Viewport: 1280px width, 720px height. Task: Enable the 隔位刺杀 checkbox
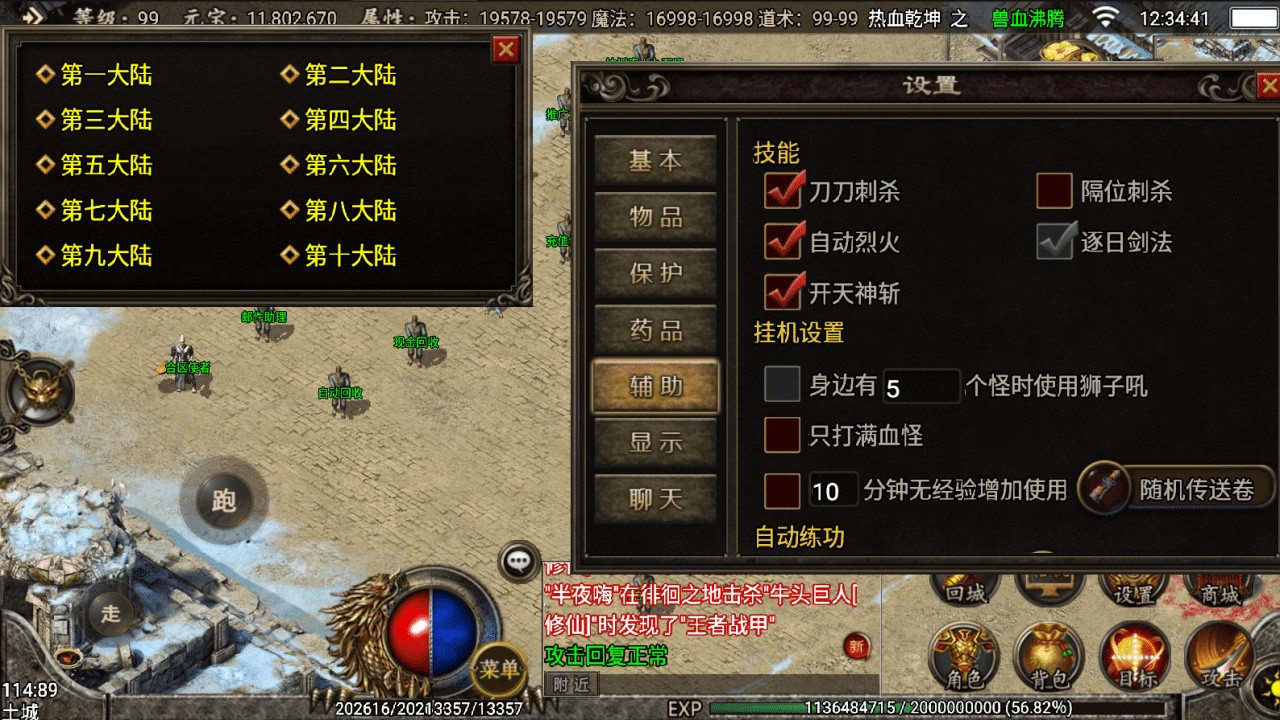pyautogui.click(x=1054, y=190)
